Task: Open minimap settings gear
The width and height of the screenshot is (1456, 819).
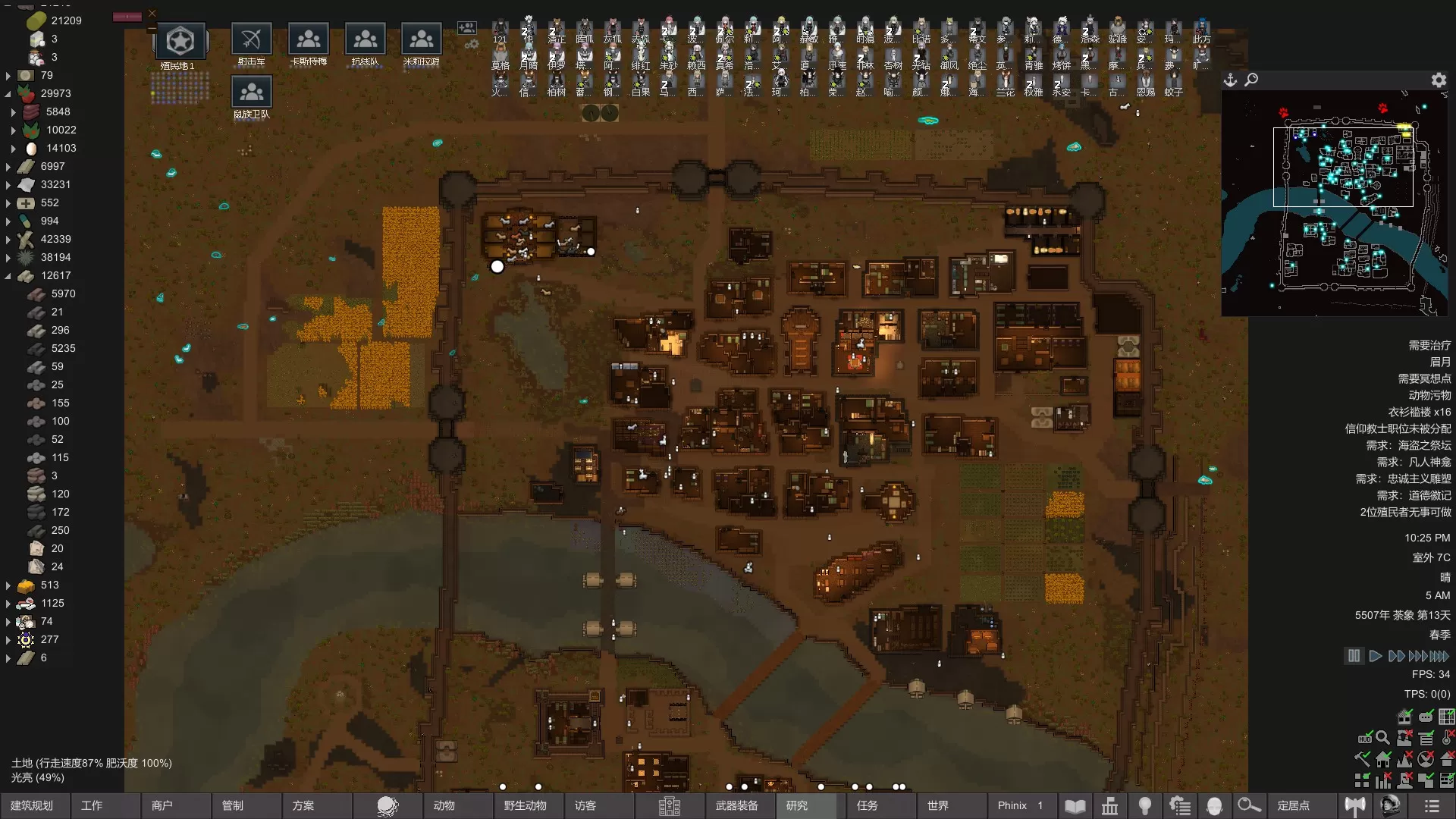Action: [1439, 80]
